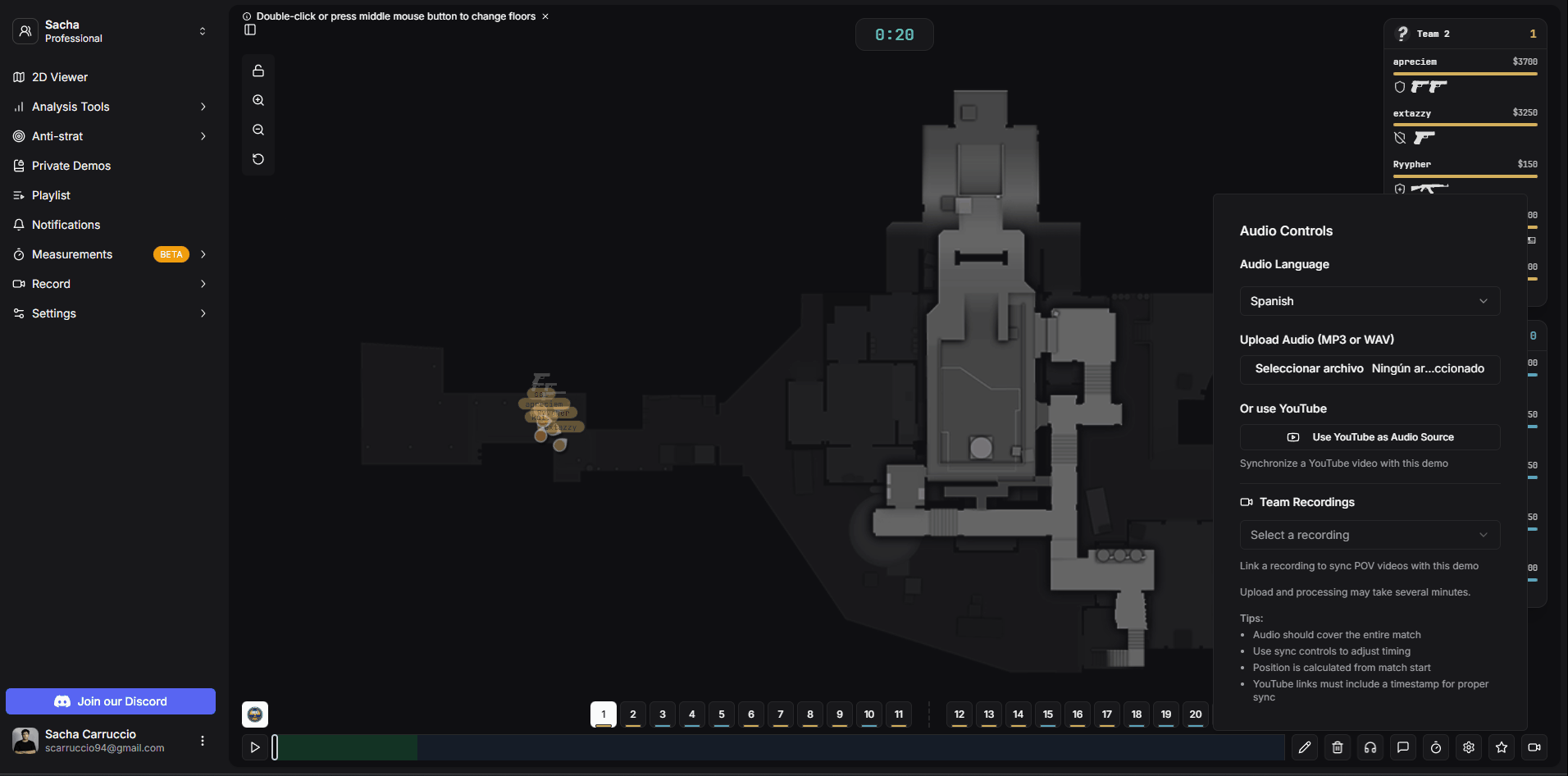This screenshot has width=1568, height=776.
Task: Join the Discord server
Action: click(x=111, y=701)
